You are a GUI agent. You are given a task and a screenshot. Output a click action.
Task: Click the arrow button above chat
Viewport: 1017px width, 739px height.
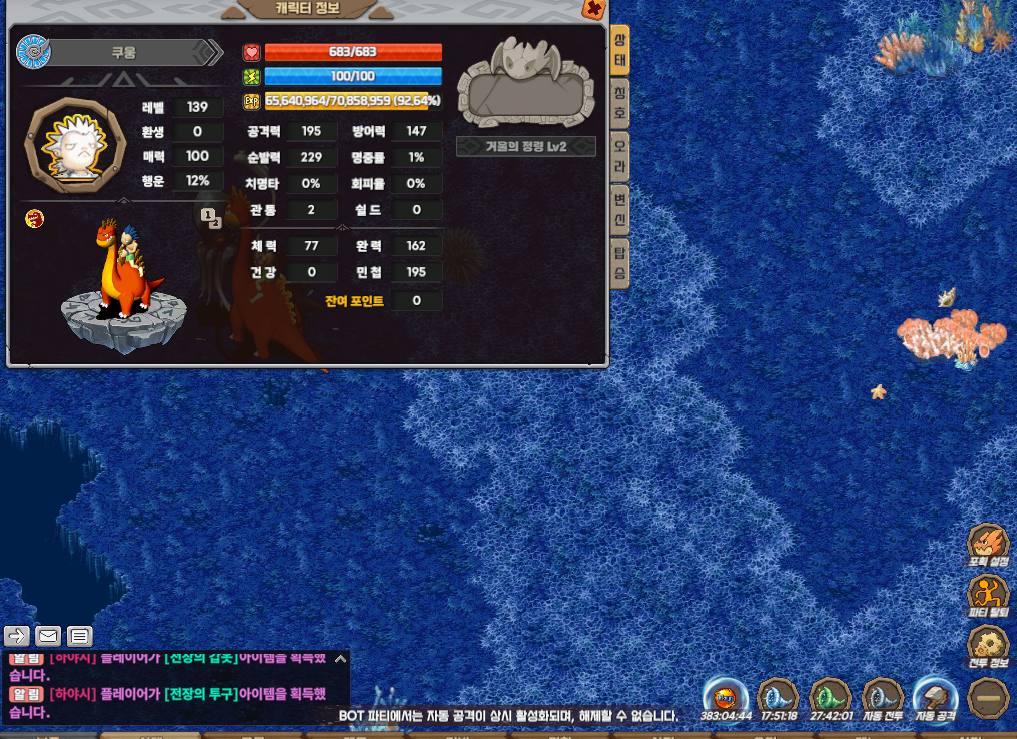coord(18,635)
